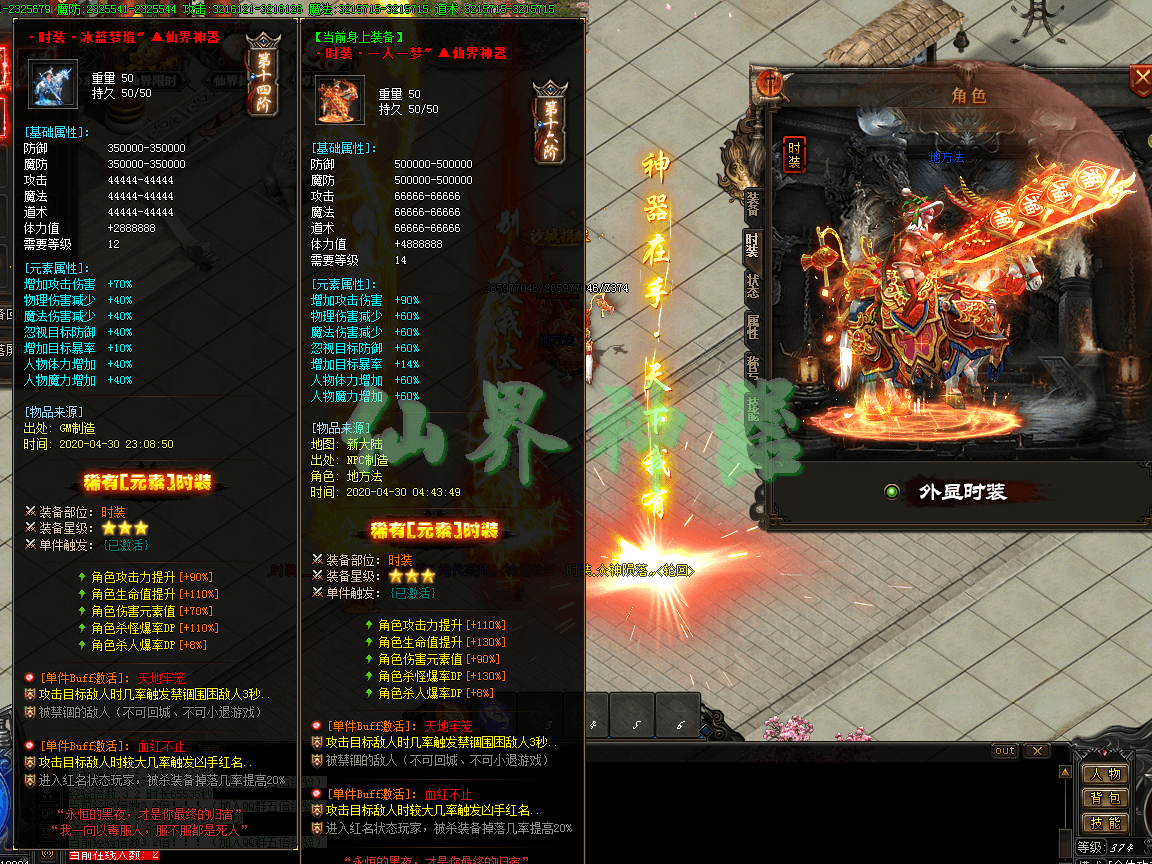Screen dimensions: 1152x864
Task: Open the 技能 skills button in bottom bar
Action: (x=1105, y=822)
